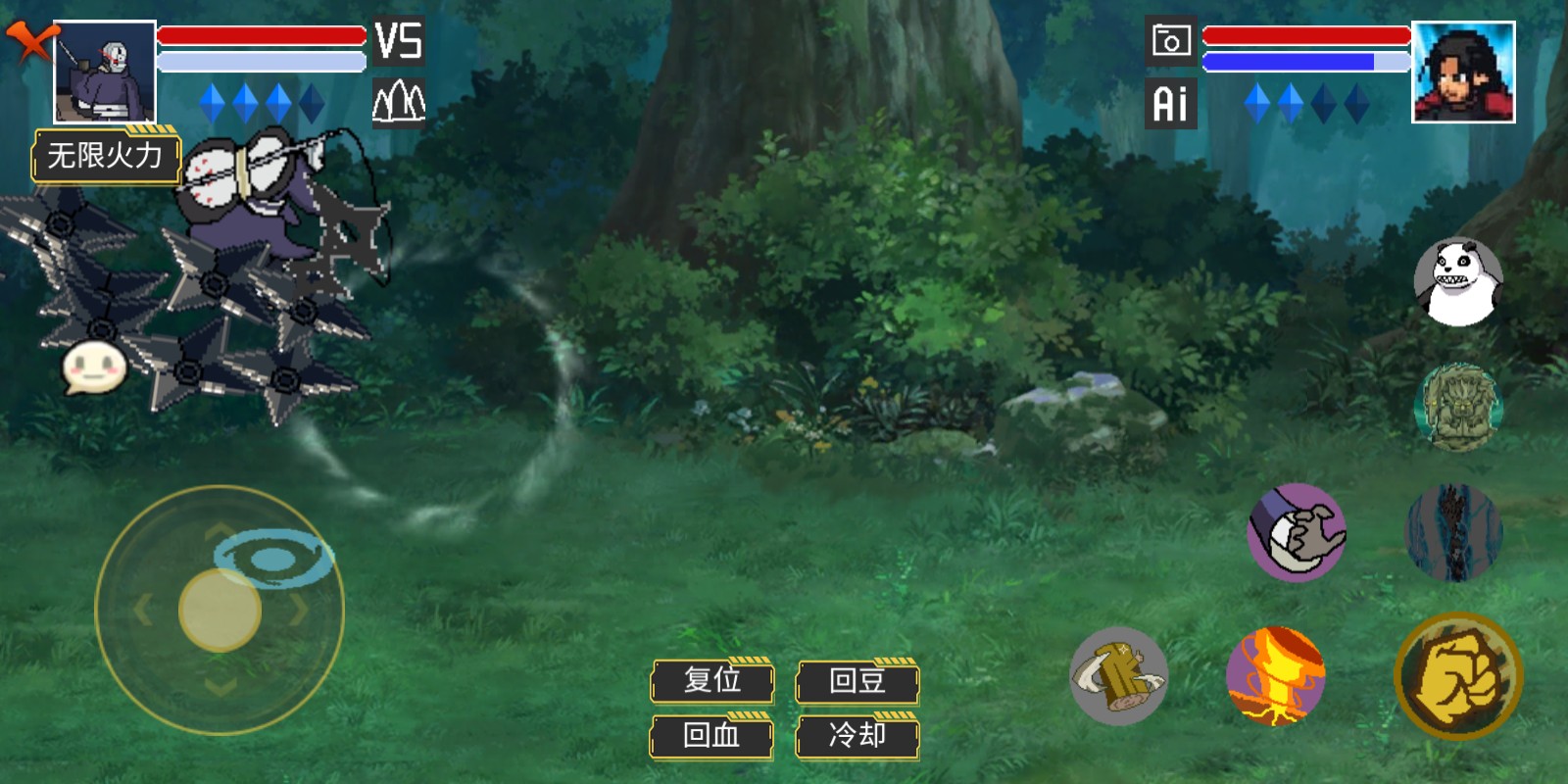Toggle the AI opponent button
This screenshot has height=784, width=1568.
(x=1170, y=103)
